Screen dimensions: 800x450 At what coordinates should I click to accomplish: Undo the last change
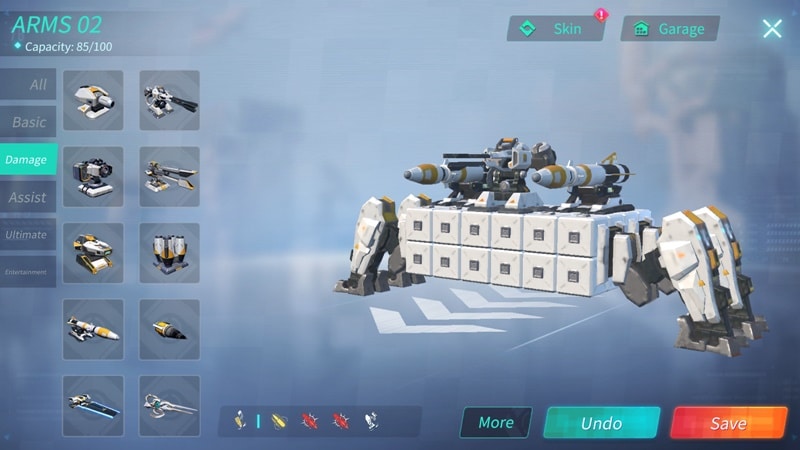601,423
